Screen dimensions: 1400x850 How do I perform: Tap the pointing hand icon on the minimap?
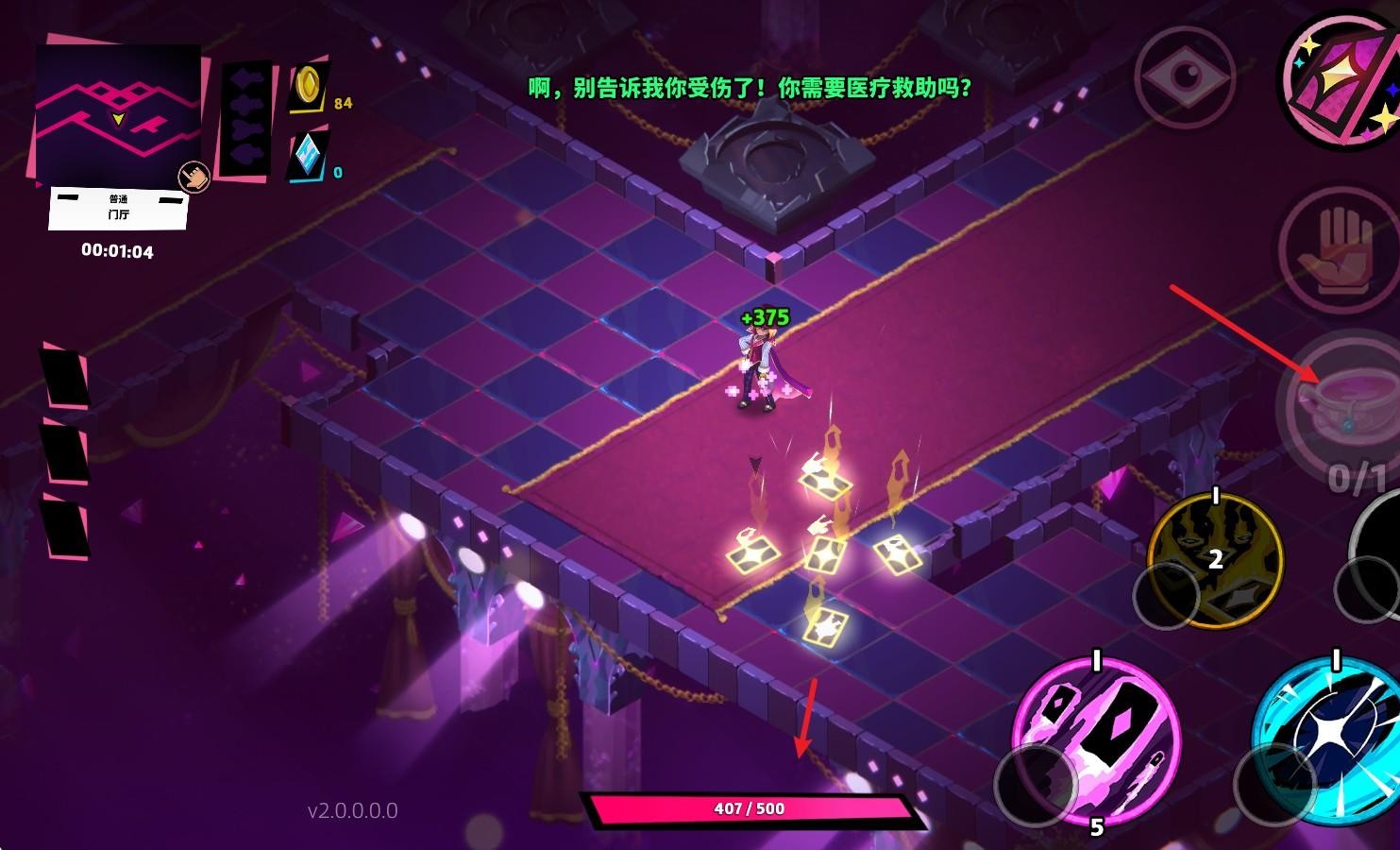click(194, 177)
